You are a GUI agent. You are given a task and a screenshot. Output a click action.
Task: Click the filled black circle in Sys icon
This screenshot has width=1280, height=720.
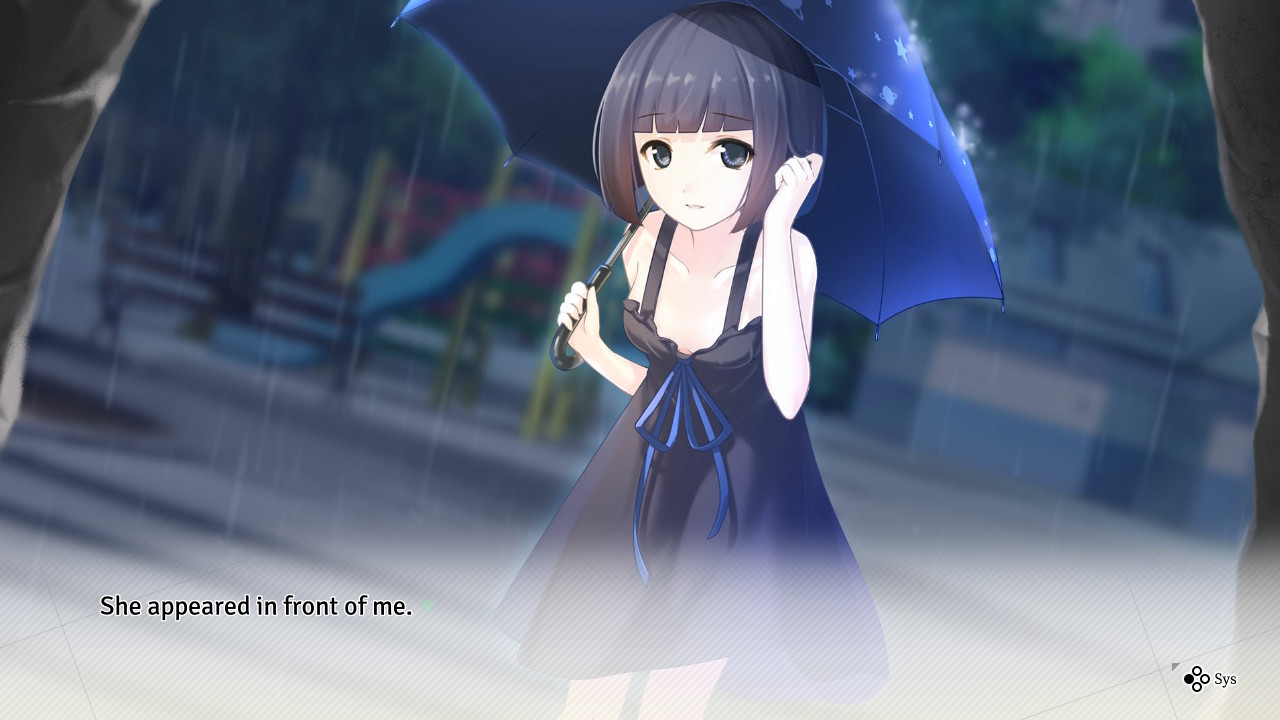1189,679
